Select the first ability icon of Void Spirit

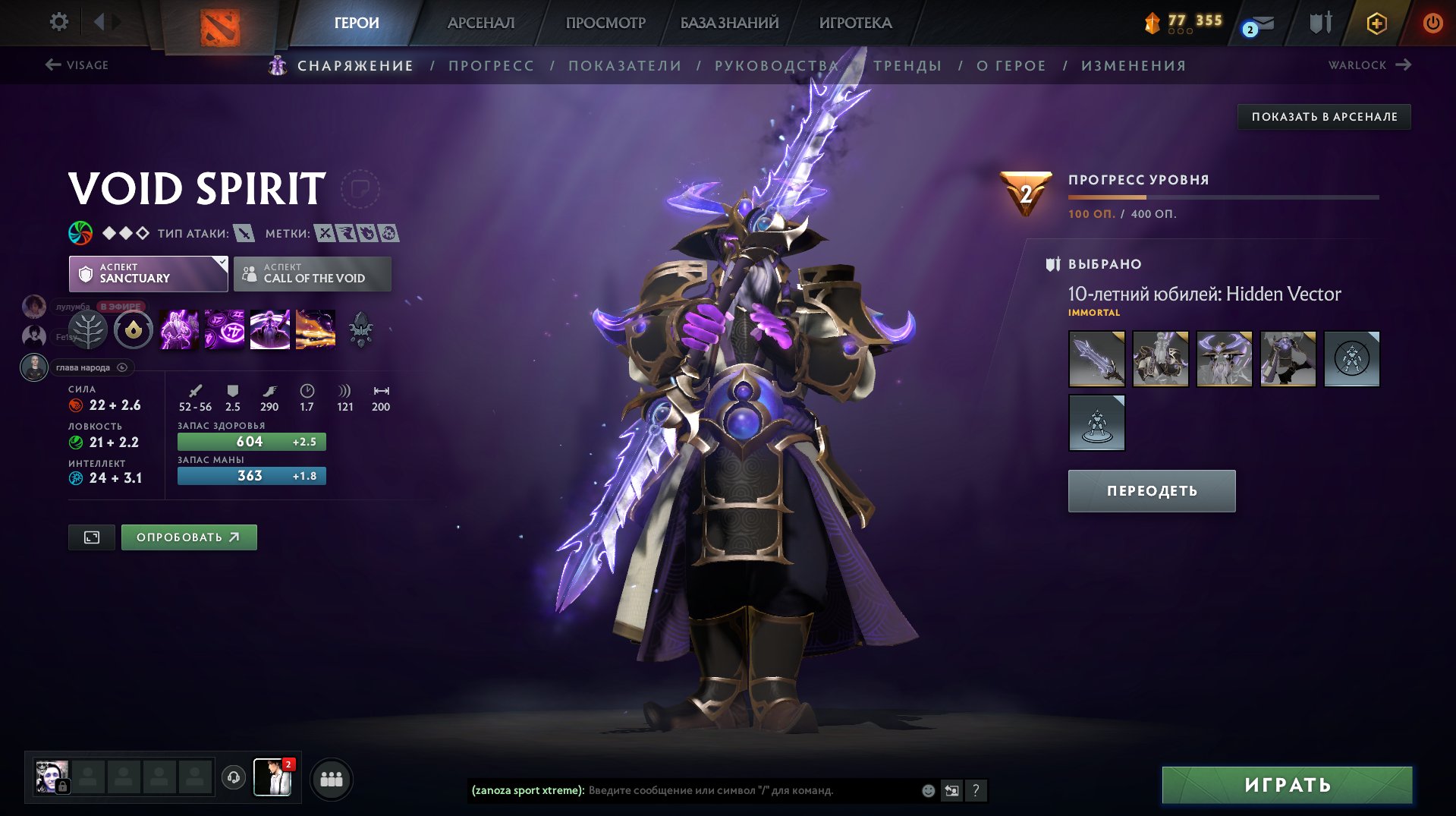pos(178,329)
